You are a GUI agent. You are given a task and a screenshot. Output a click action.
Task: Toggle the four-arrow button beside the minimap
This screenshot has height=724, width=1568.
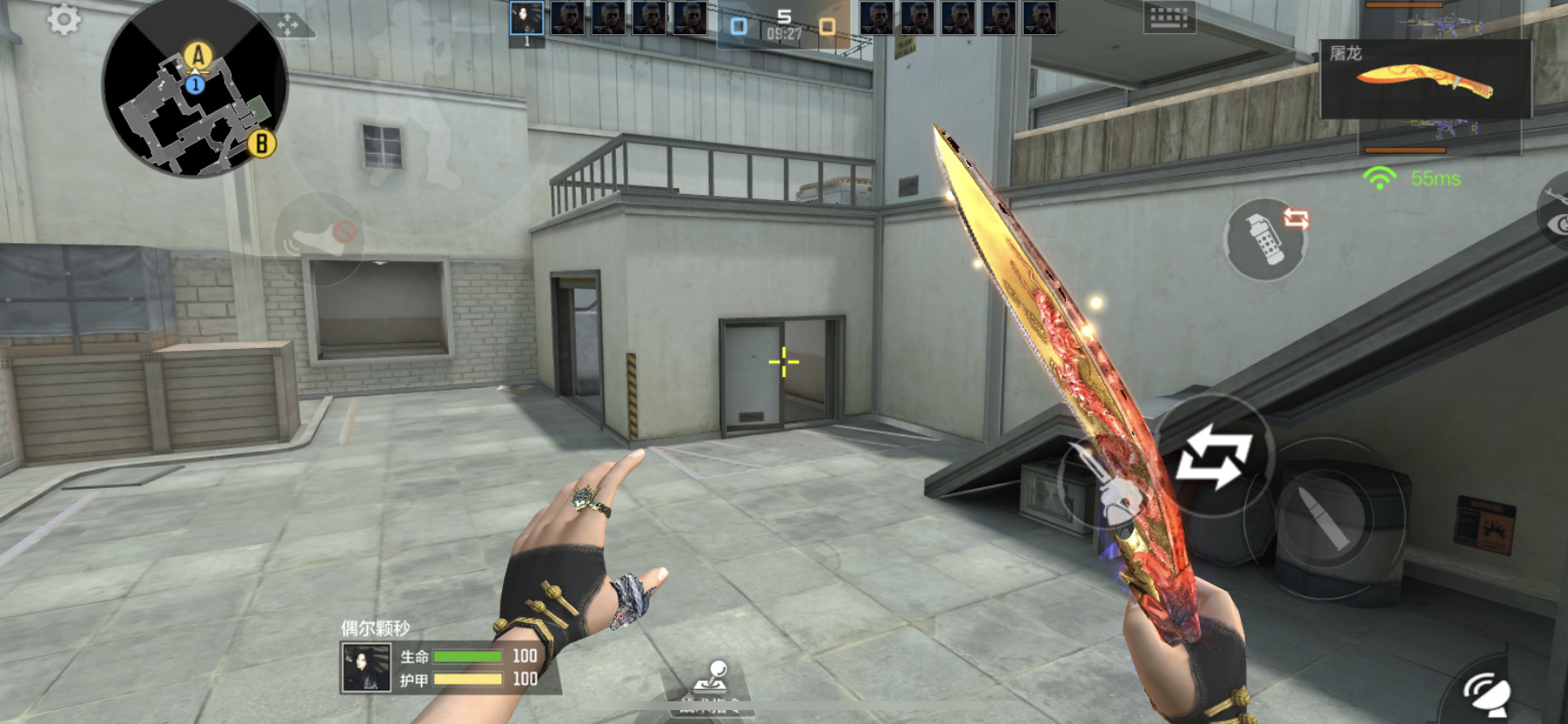(288, 24)
